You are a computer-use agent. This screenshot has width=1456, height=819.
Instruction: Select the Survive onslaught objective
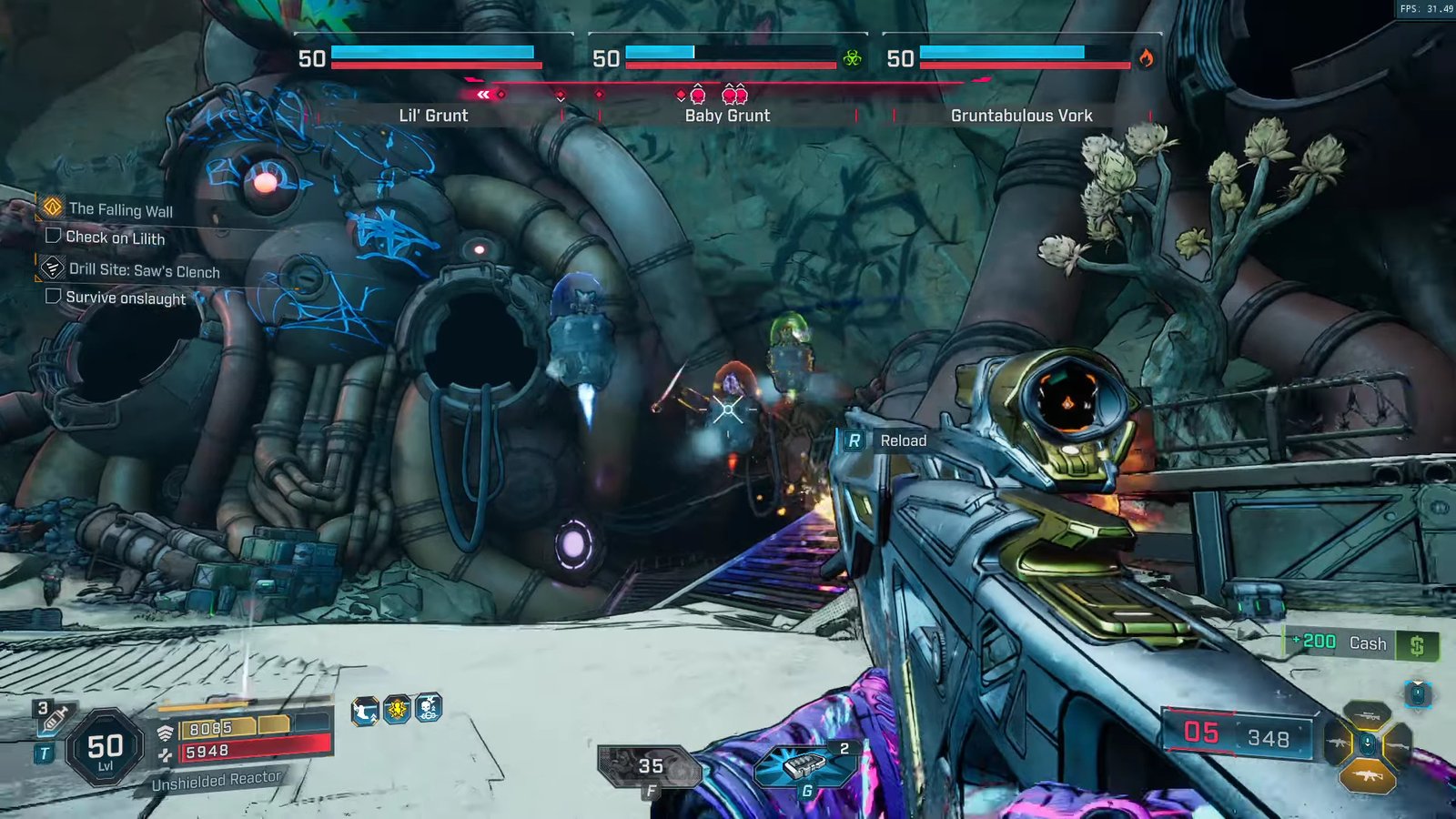click(x=125, y=298)
